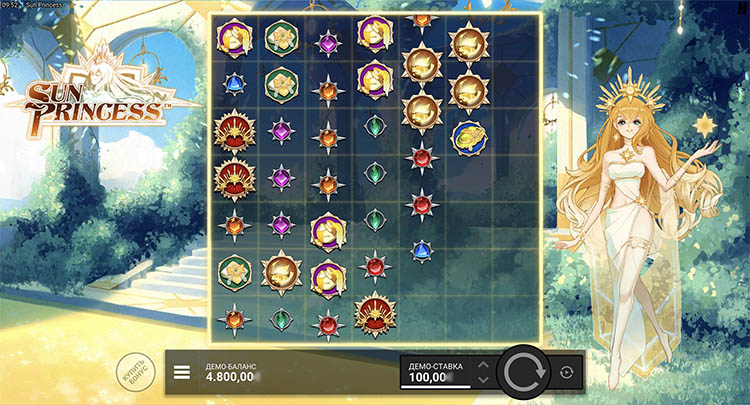Image resolution: width=750 pixels, height=405 pixels.
Task: Open the hamburger menu
Action: pyautogui.click(x=182, y=373)
